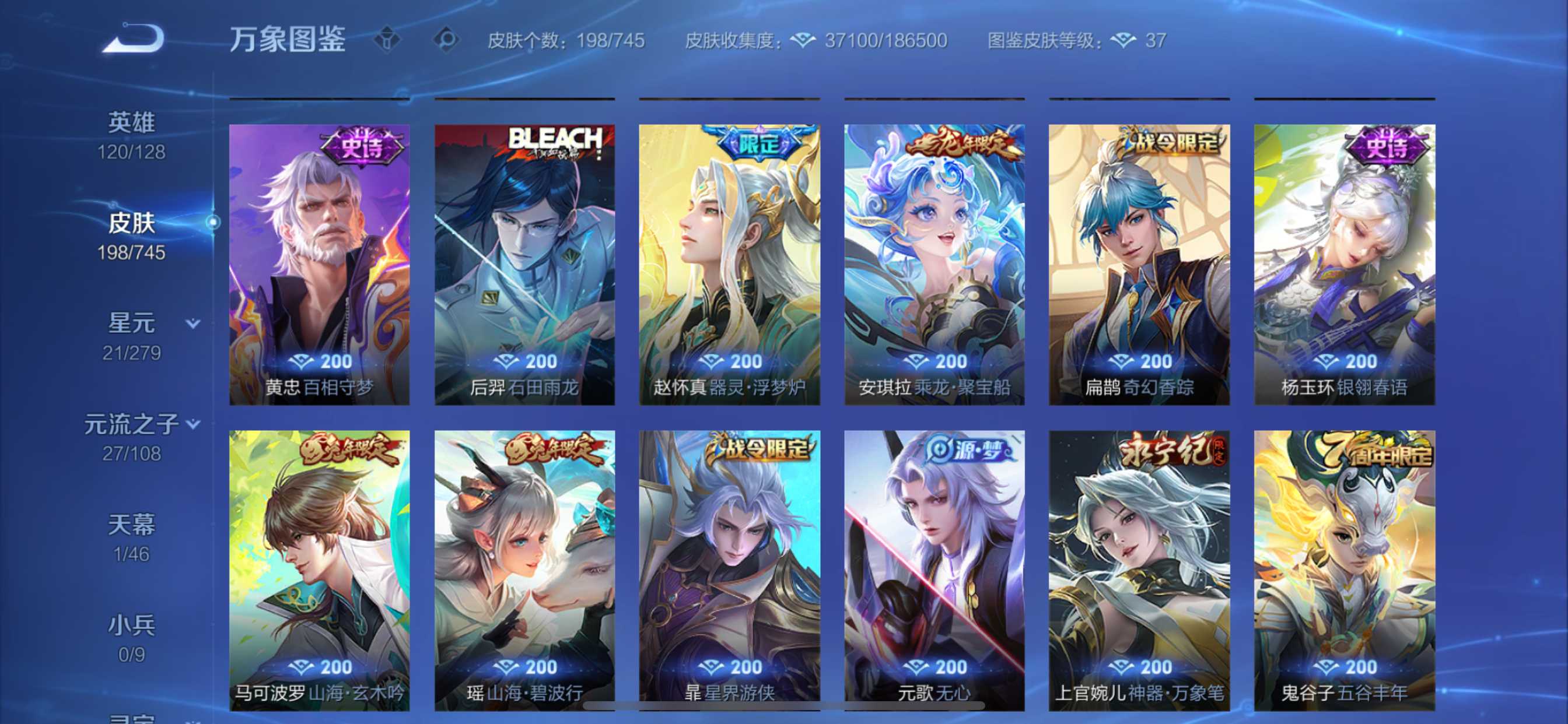This screenshot has height=724, width=1568.
Task: View 元歌 无心 skin card
Action: tap(935, 571)
